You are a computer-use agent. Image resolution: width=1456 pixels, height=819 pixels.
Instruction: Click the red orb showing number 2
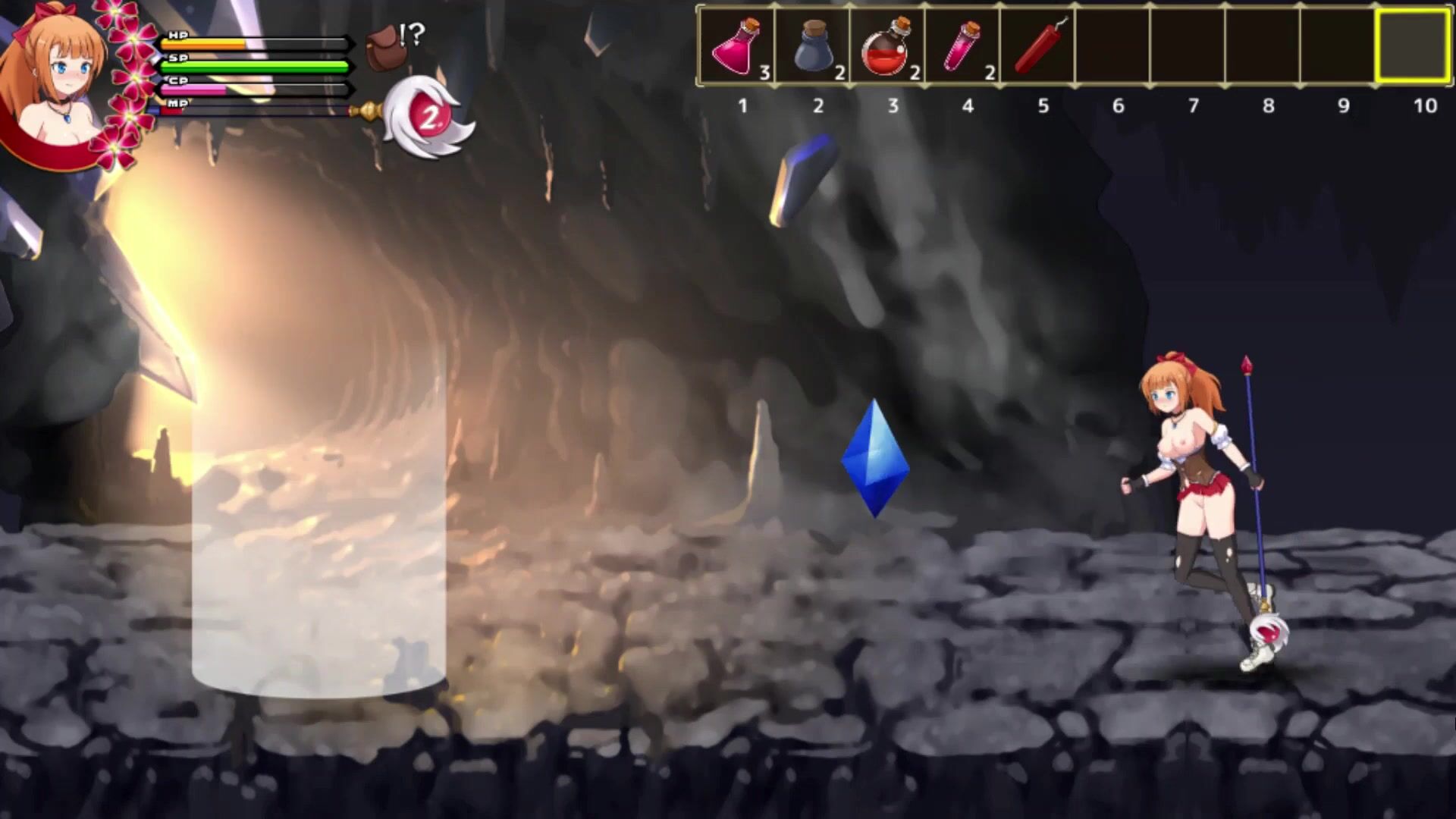pyautogui.click(x=429, y=117)
